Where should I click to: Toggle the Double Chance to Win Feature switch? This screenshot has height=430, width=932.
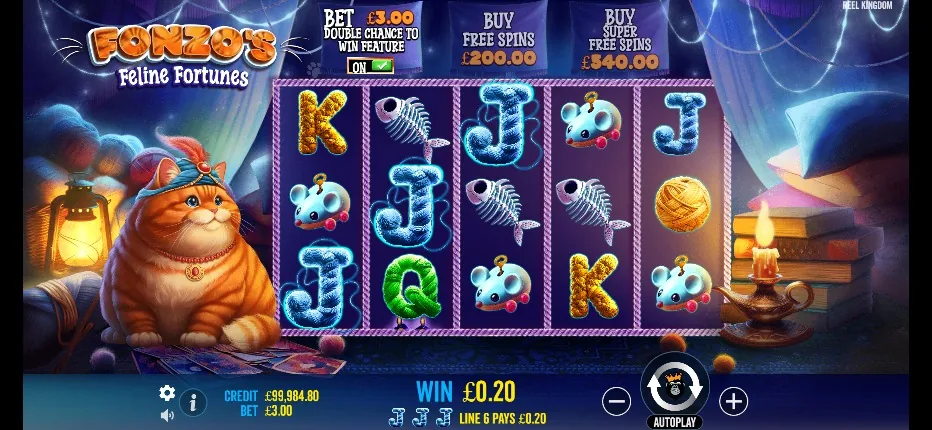tap(370, 66)
